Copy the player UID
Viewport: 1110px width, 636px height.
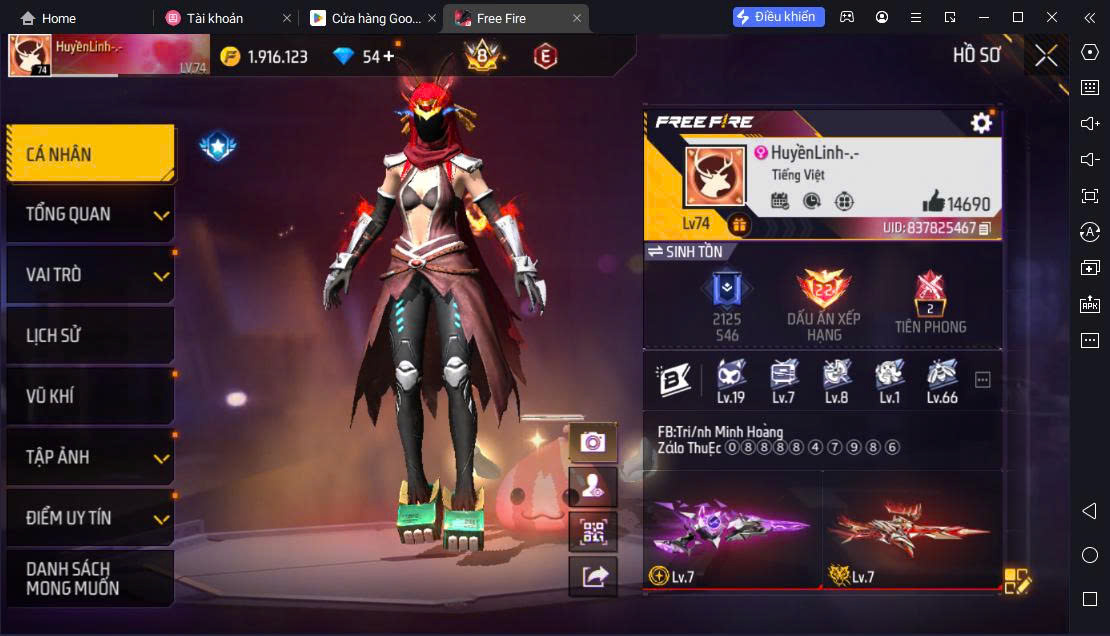(x=985, y=229)
